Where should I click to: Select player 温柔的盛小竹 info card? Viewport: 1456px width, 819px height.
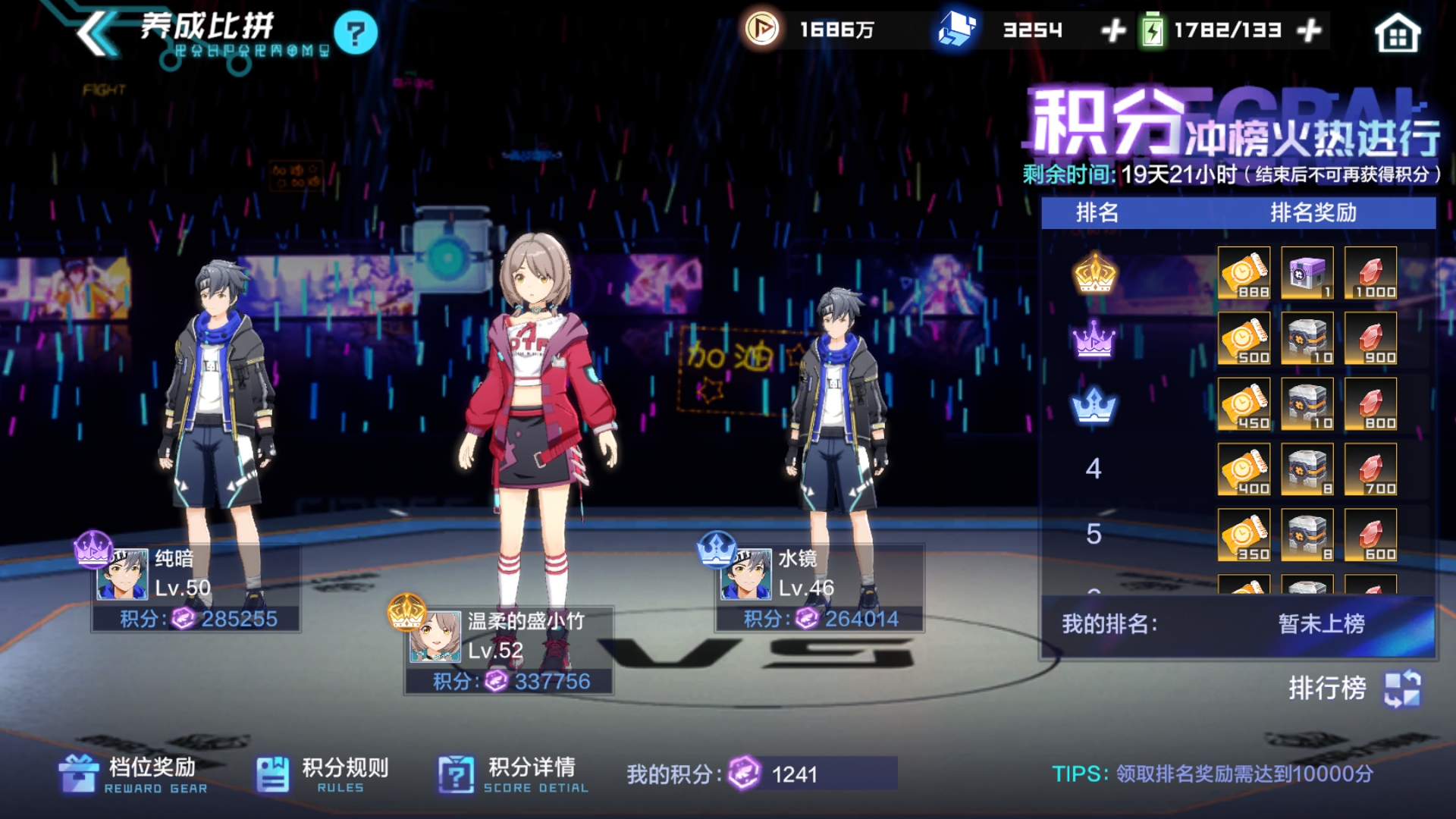(508, 651)
